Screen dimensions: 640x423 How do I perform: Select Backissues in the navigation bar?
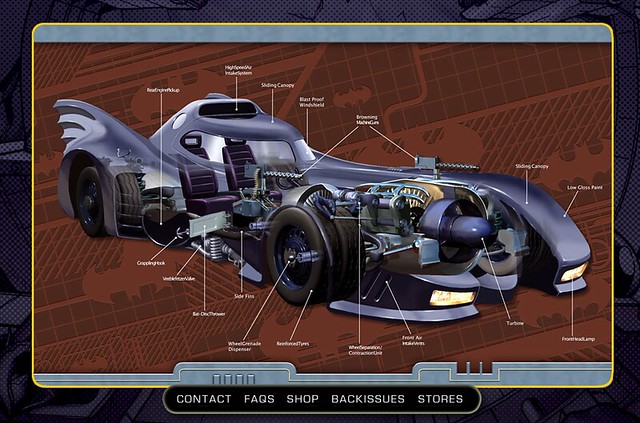pos(368,399)
